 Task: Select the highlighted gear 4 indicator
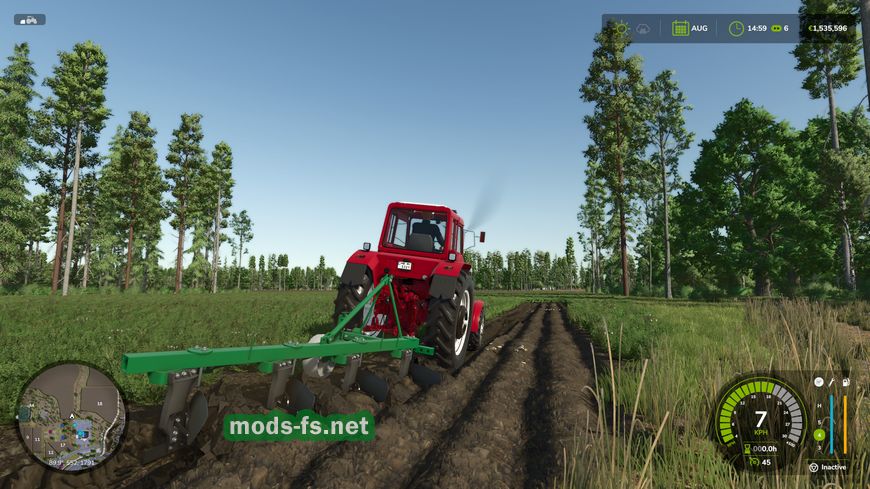[x=819, y=434]
